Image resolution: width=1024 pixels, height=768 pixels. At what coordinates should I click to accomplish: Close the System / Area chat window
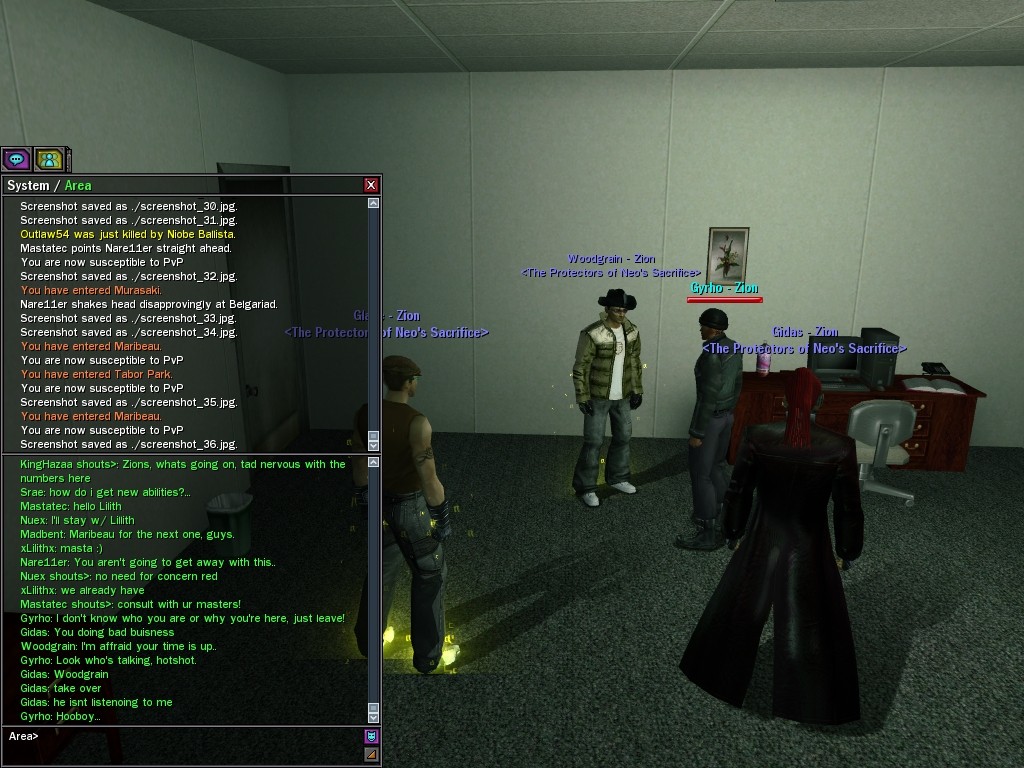371,185
